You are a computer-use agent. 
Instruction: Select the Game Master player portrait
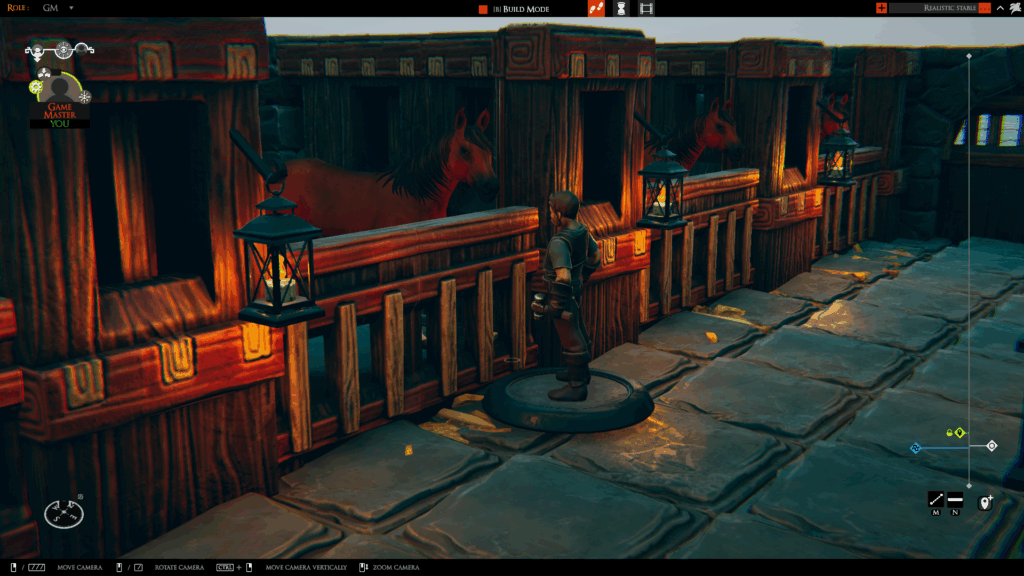[59, 96]
